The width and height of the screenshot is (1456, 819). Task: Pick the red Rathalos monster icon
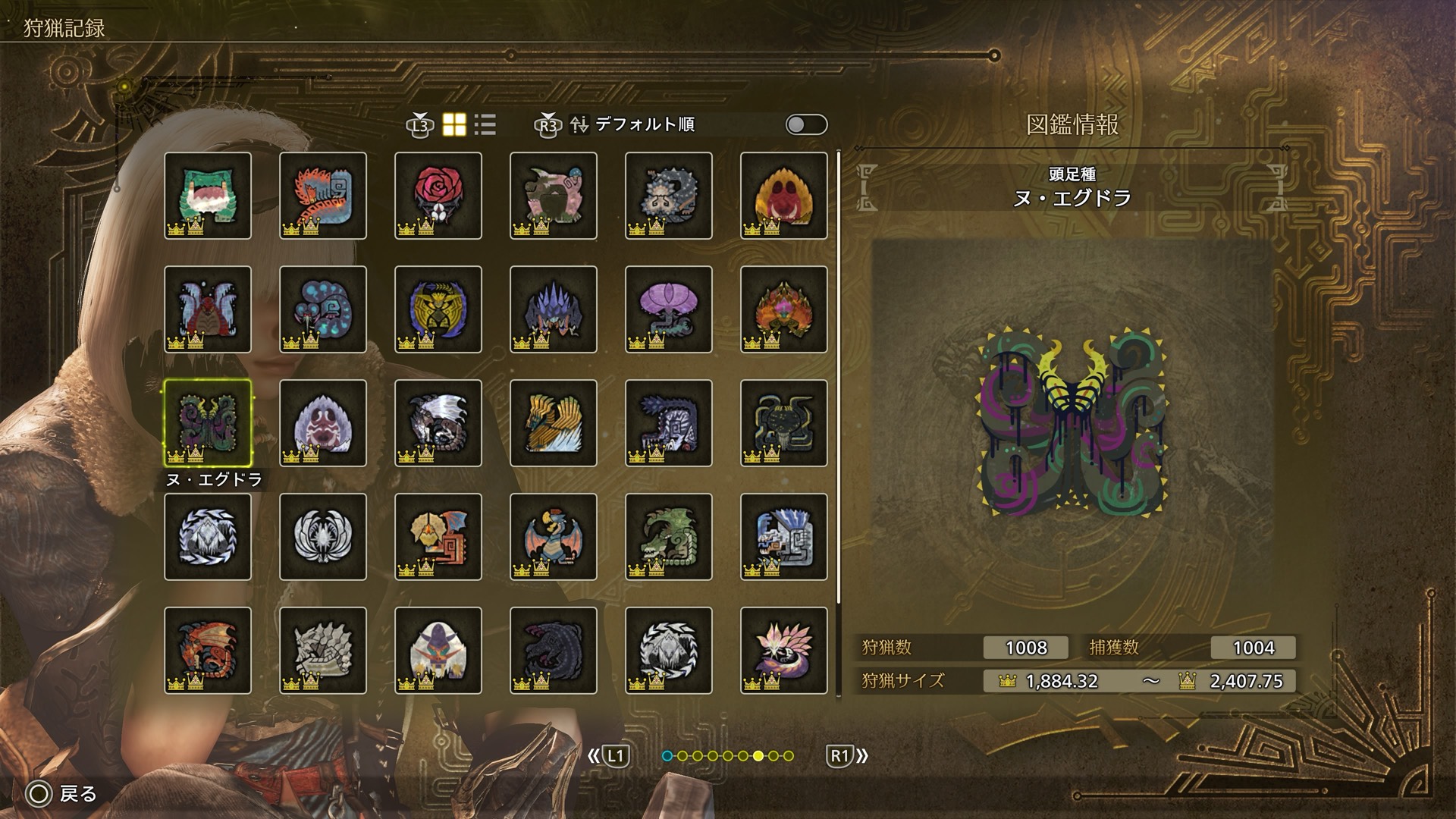[208, 651]
